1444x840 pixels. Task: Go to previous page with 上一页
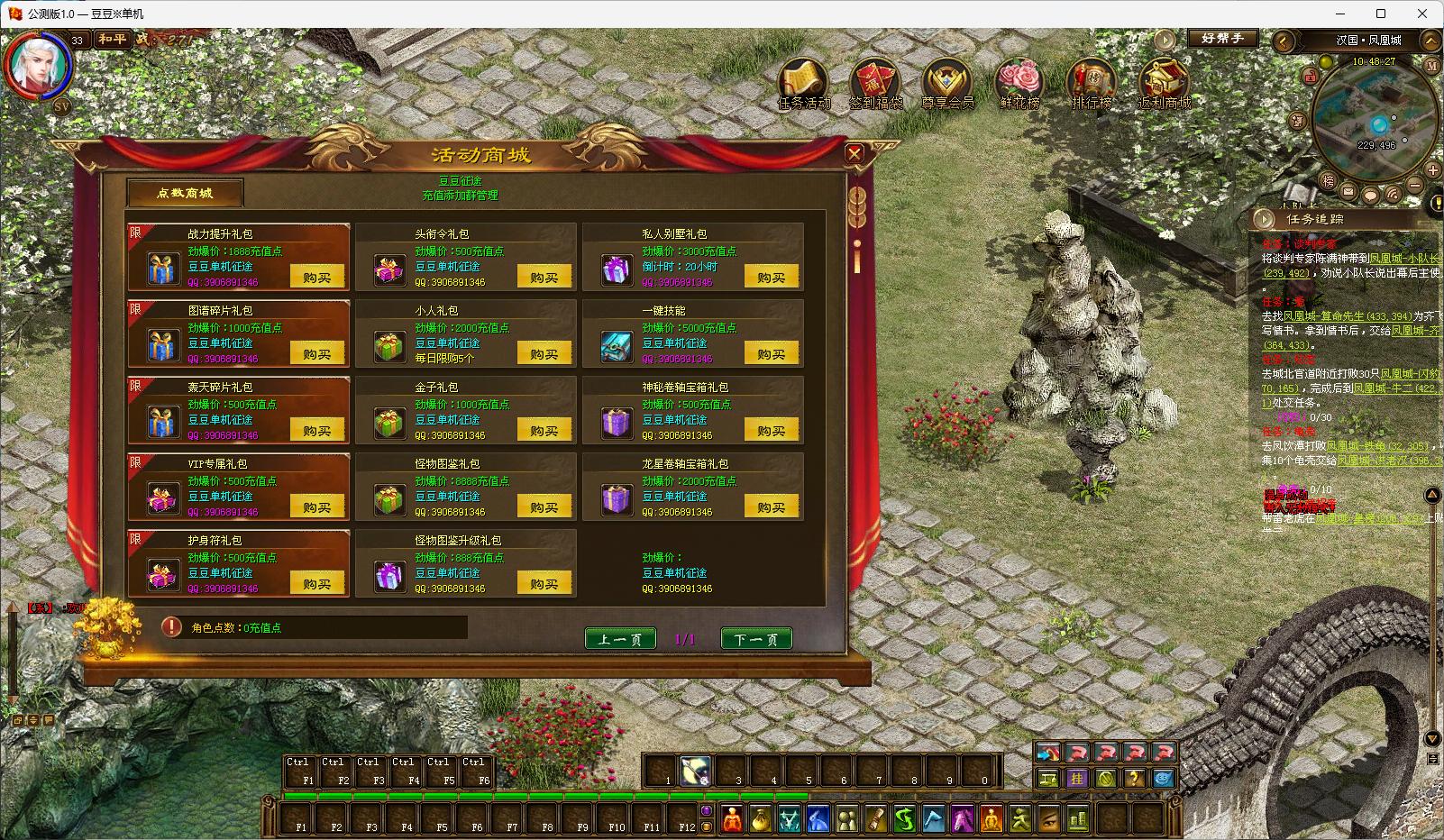pyautogui.click(x=620, y=639)
